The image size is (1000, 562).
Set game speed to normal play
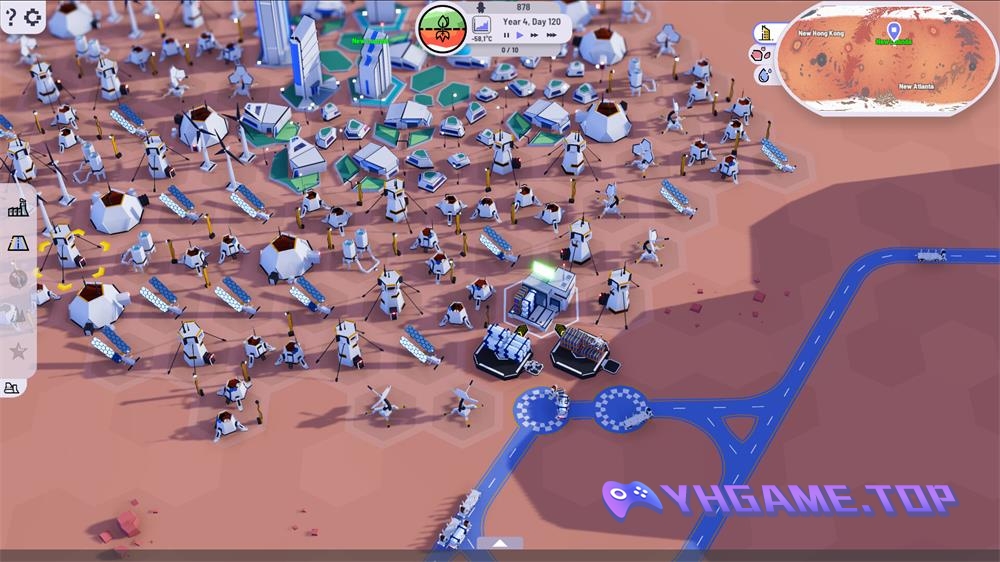click(x=520, y=36)
